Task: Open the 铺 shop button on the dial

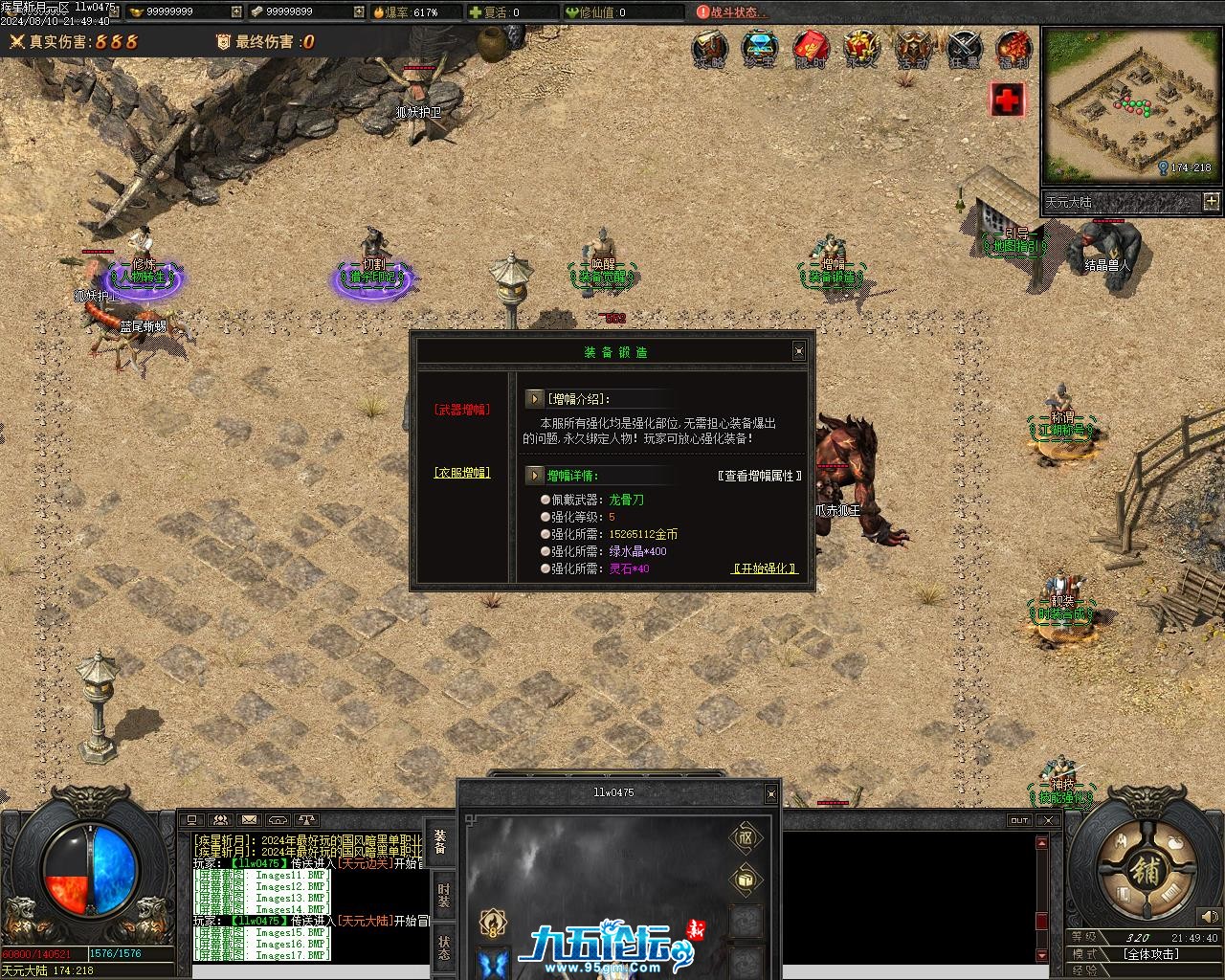Action: pyautogui.click(x=1145, y=870)
